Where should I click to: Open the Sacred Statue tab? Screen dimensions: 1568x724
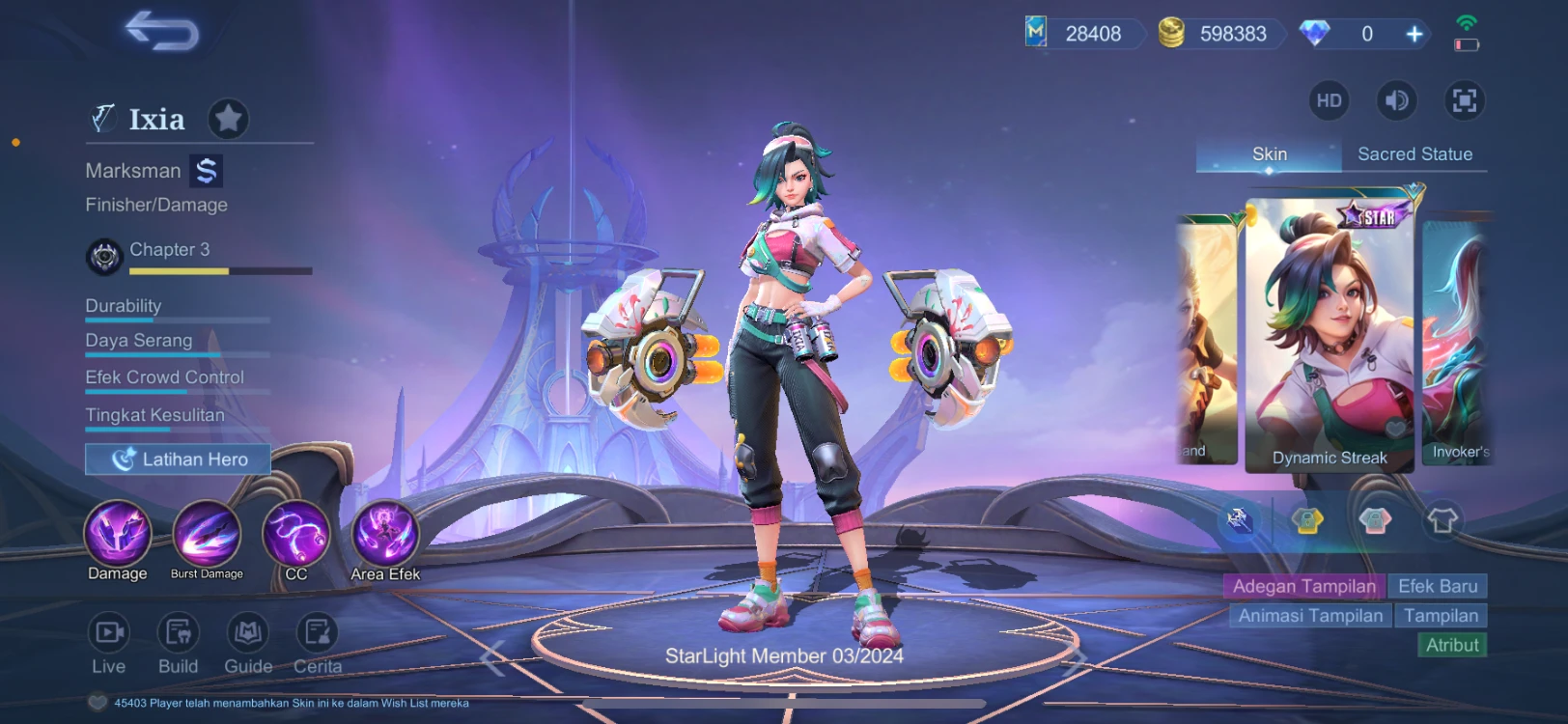(x=1414, y=154)
